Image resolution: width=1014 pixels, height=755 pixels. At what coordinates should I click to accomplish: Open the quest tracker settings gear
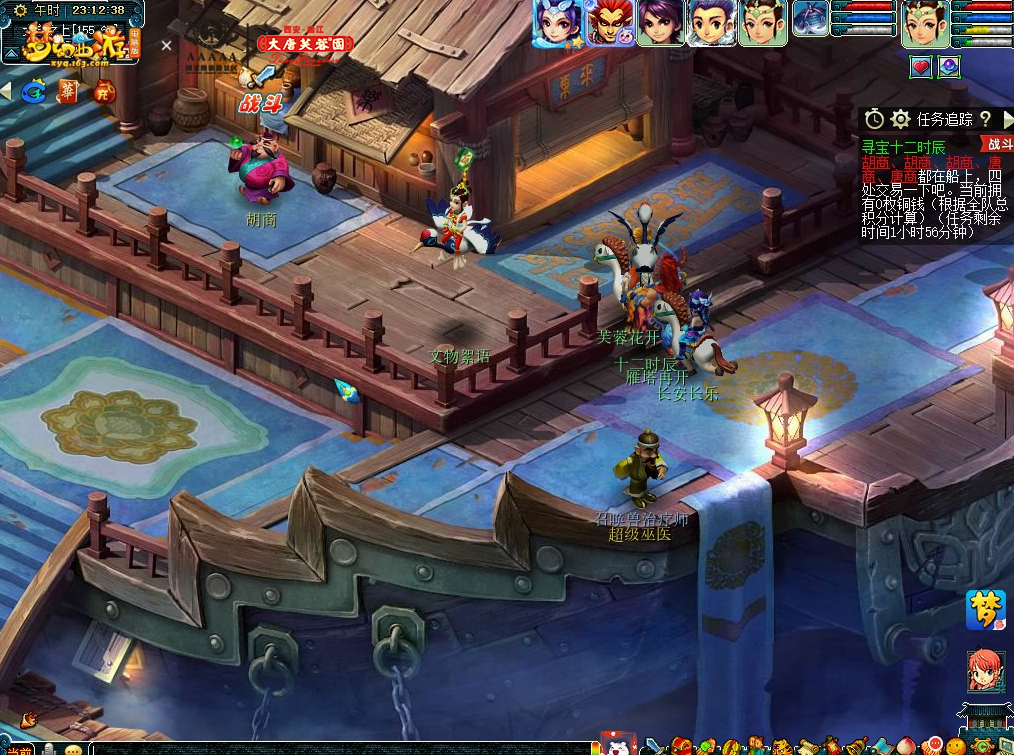coord(900,119)
